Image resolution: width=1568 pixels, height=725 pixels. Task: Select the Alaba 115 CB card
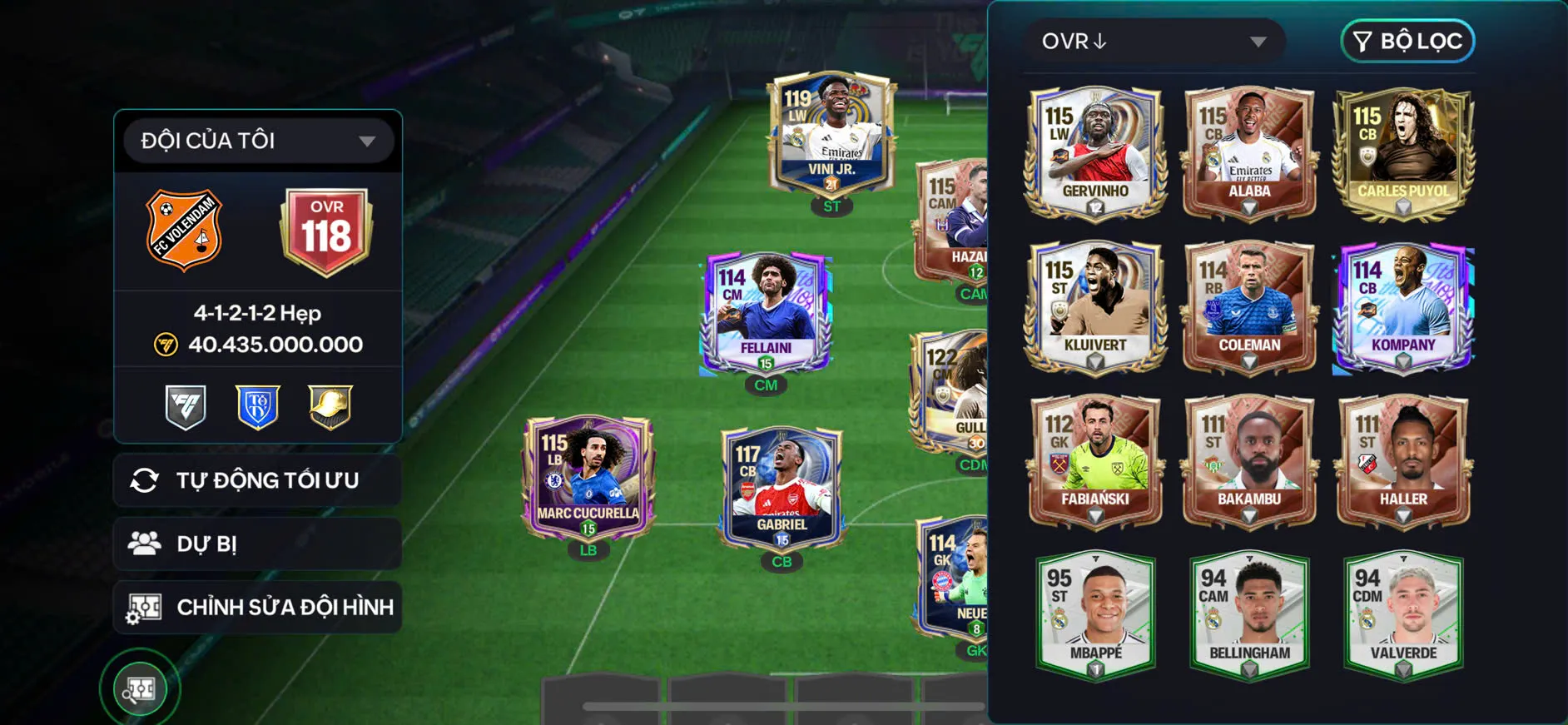(x=1248, y=152)
